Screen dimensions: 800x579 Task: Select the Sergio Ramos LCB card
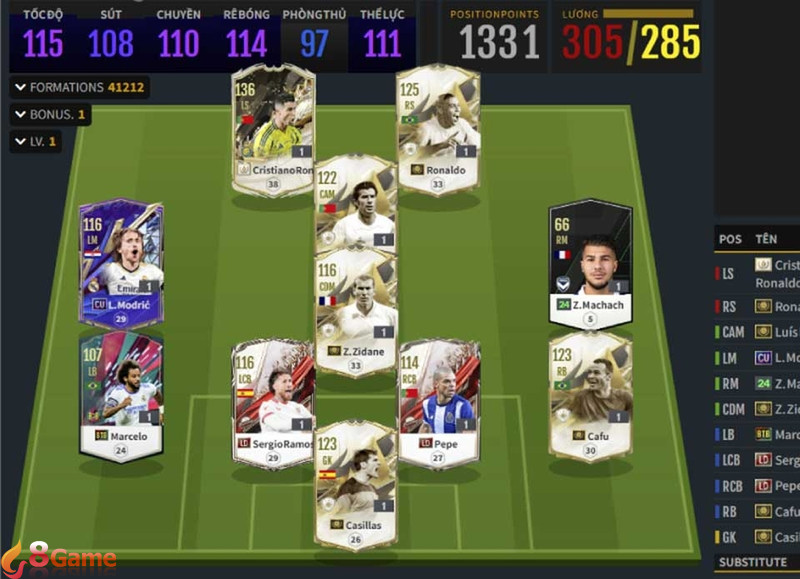pos(273,400)
